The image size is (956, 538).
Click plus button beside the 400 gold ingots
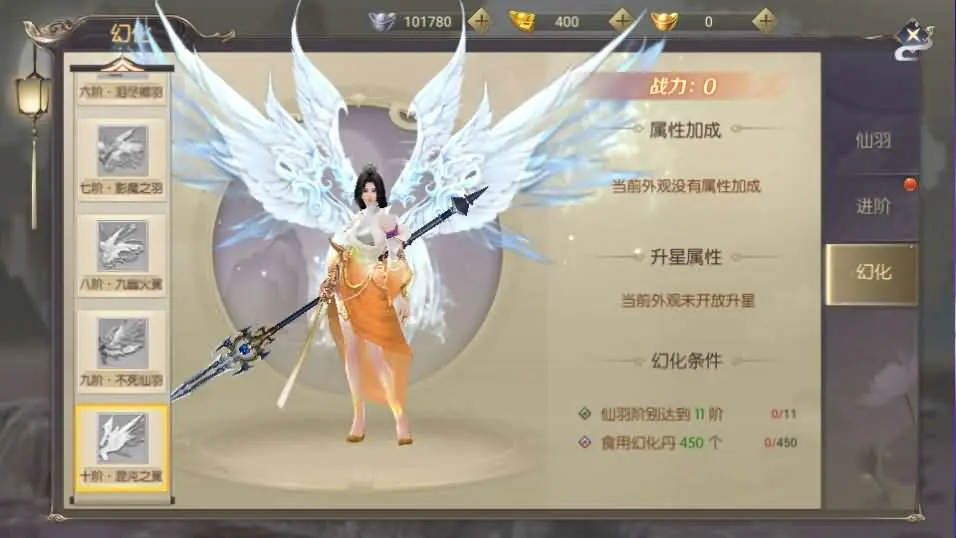tap(622, 20)
